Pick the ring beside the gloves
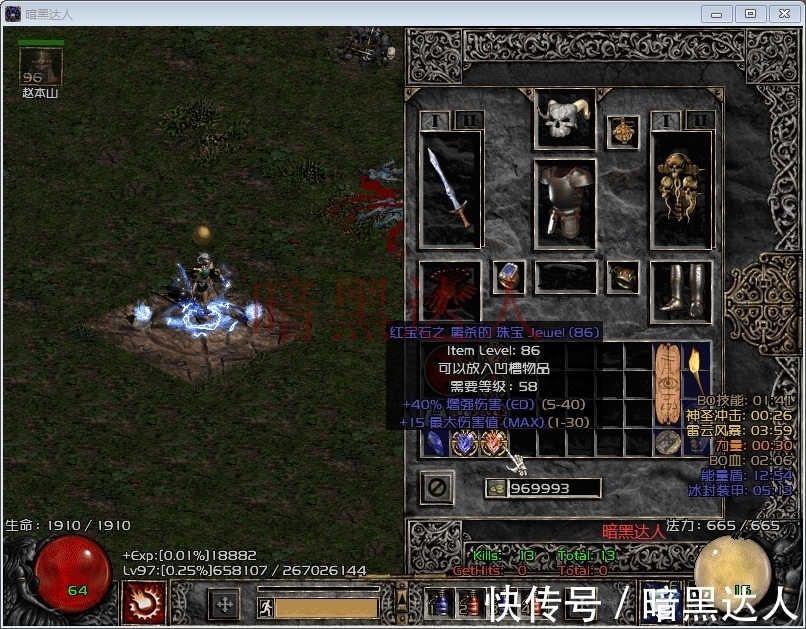Screen dimensions: 806x629 point(509,277)
